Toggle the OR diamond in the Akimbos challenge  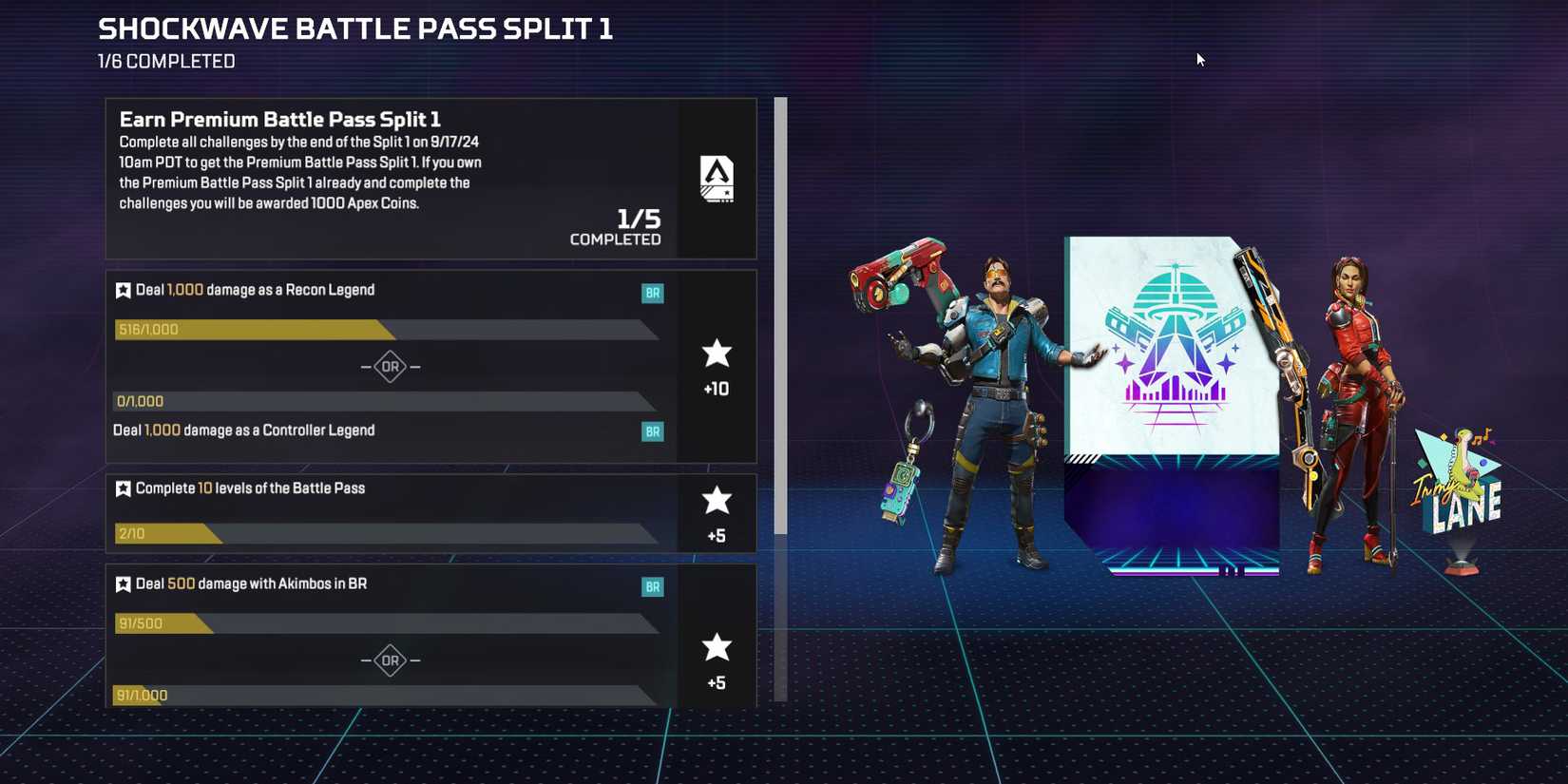click(389, 660)
